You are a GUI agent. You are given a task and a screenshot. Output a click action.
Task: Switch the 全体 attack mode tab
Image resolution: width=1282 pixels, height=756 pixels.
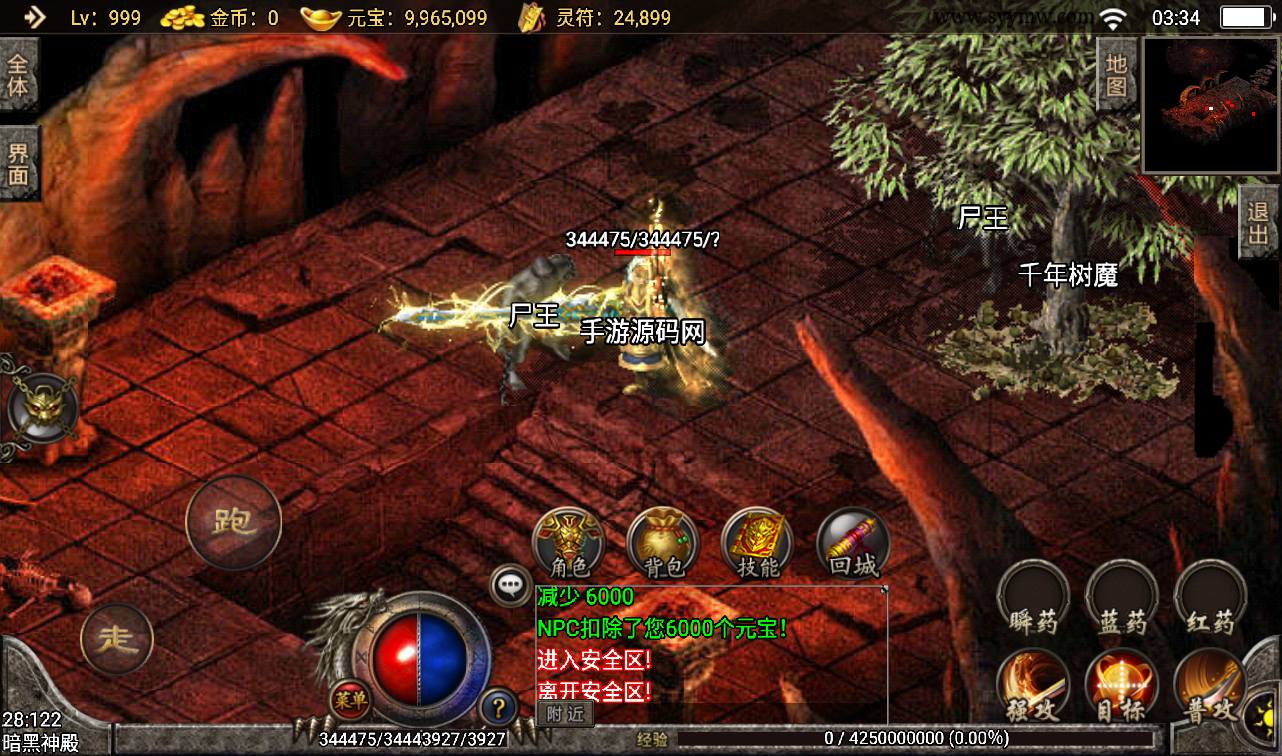coord(19,76)
